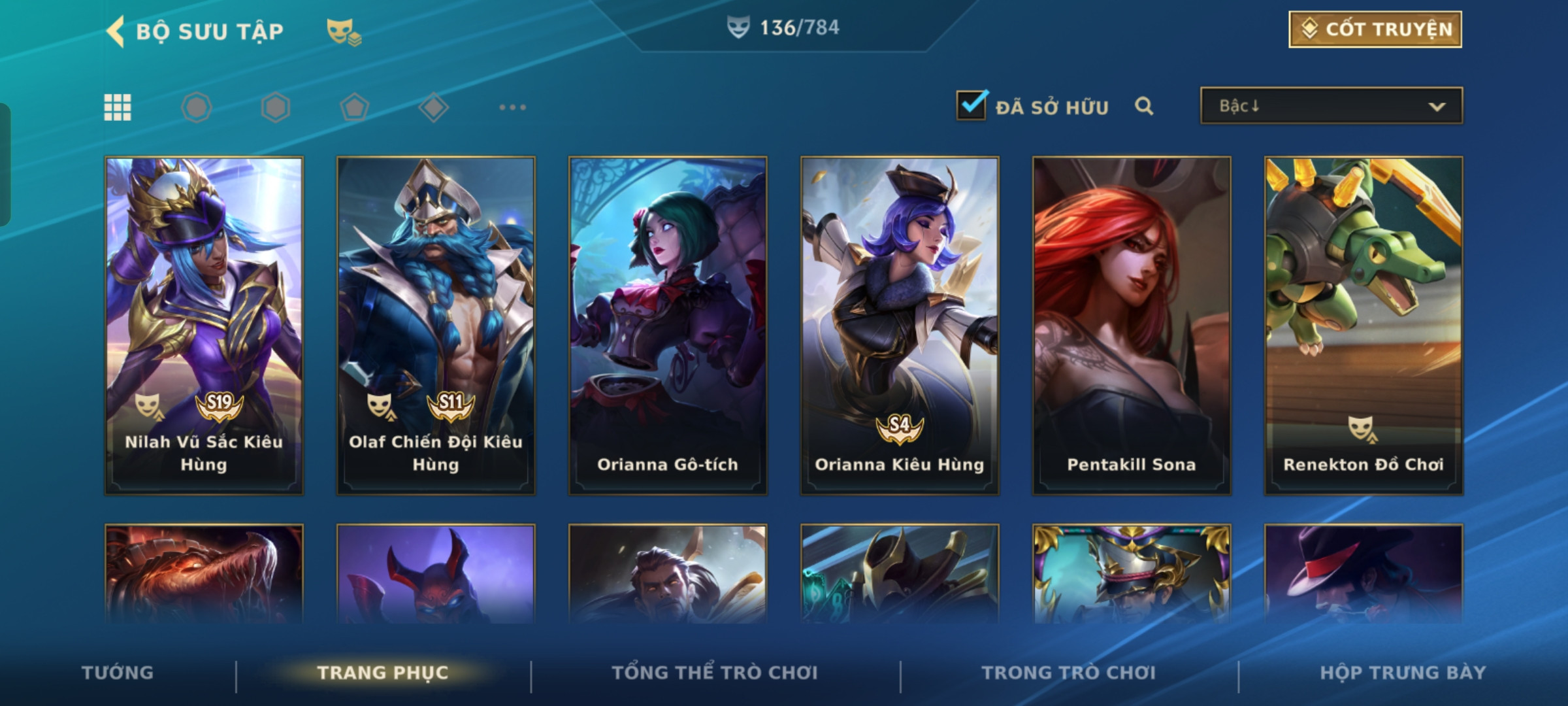Open the Cốt Truyện button

(1375, 29)
